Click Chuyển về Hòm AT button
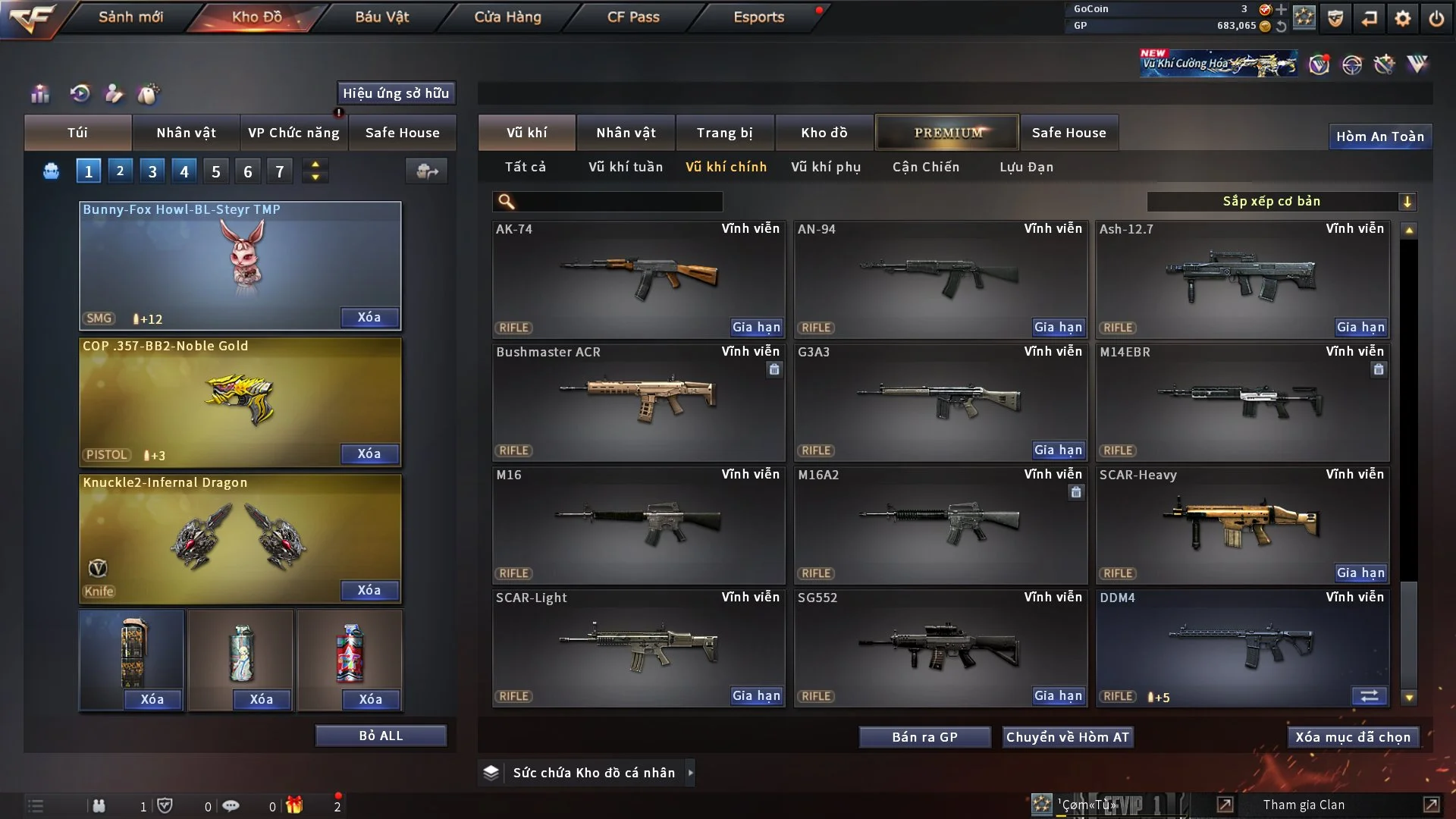 (x=1067, y=737)
